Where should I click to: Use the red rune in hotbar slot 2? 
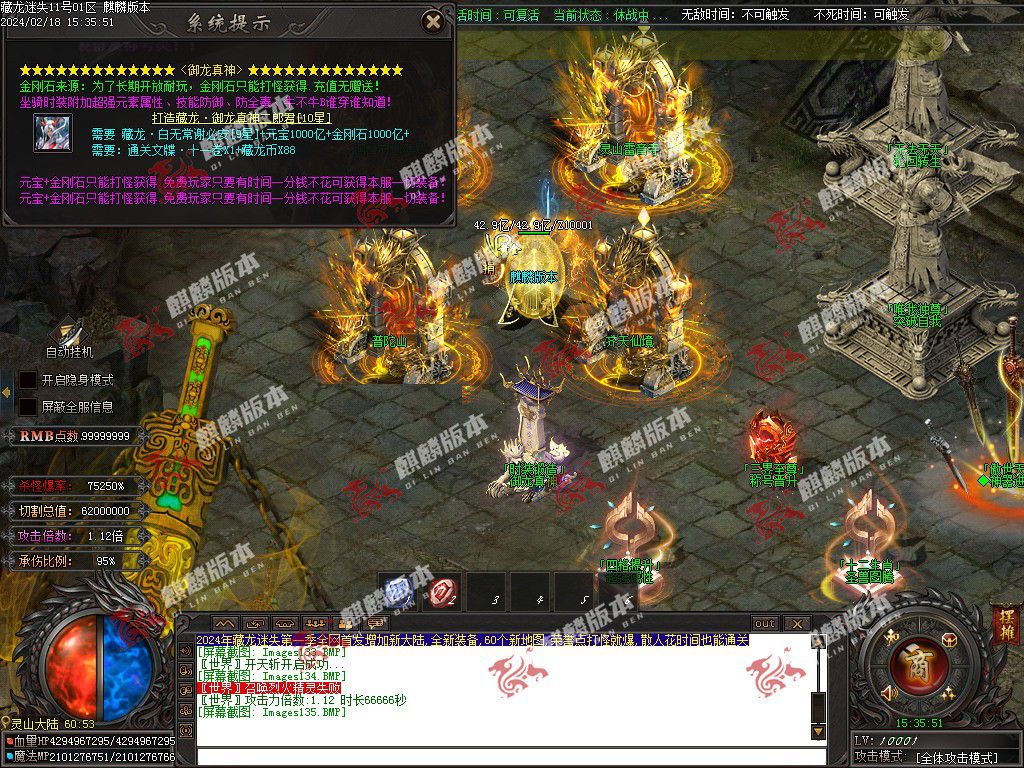tap(443, 591)
